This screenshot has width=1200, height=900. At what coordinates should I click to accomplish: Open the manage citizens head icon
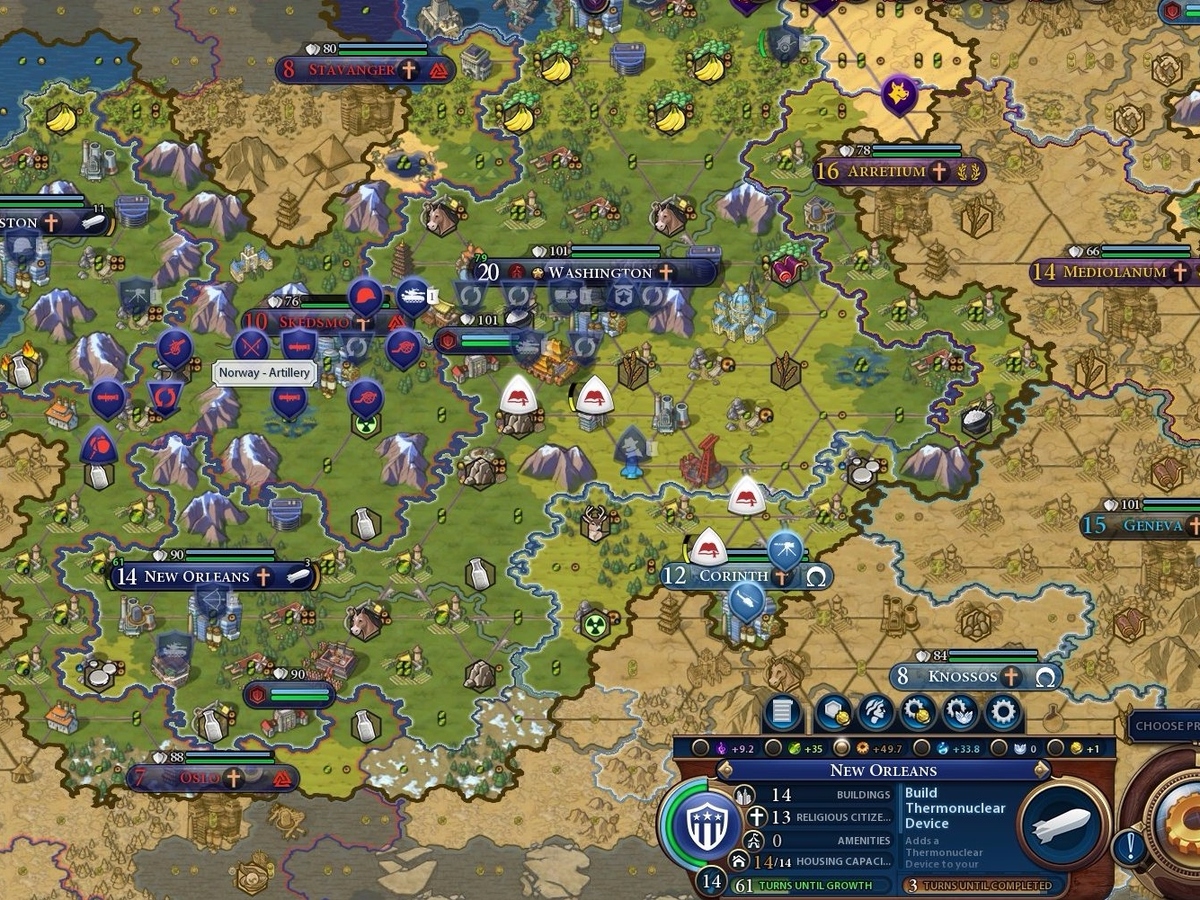pos(875,712)
